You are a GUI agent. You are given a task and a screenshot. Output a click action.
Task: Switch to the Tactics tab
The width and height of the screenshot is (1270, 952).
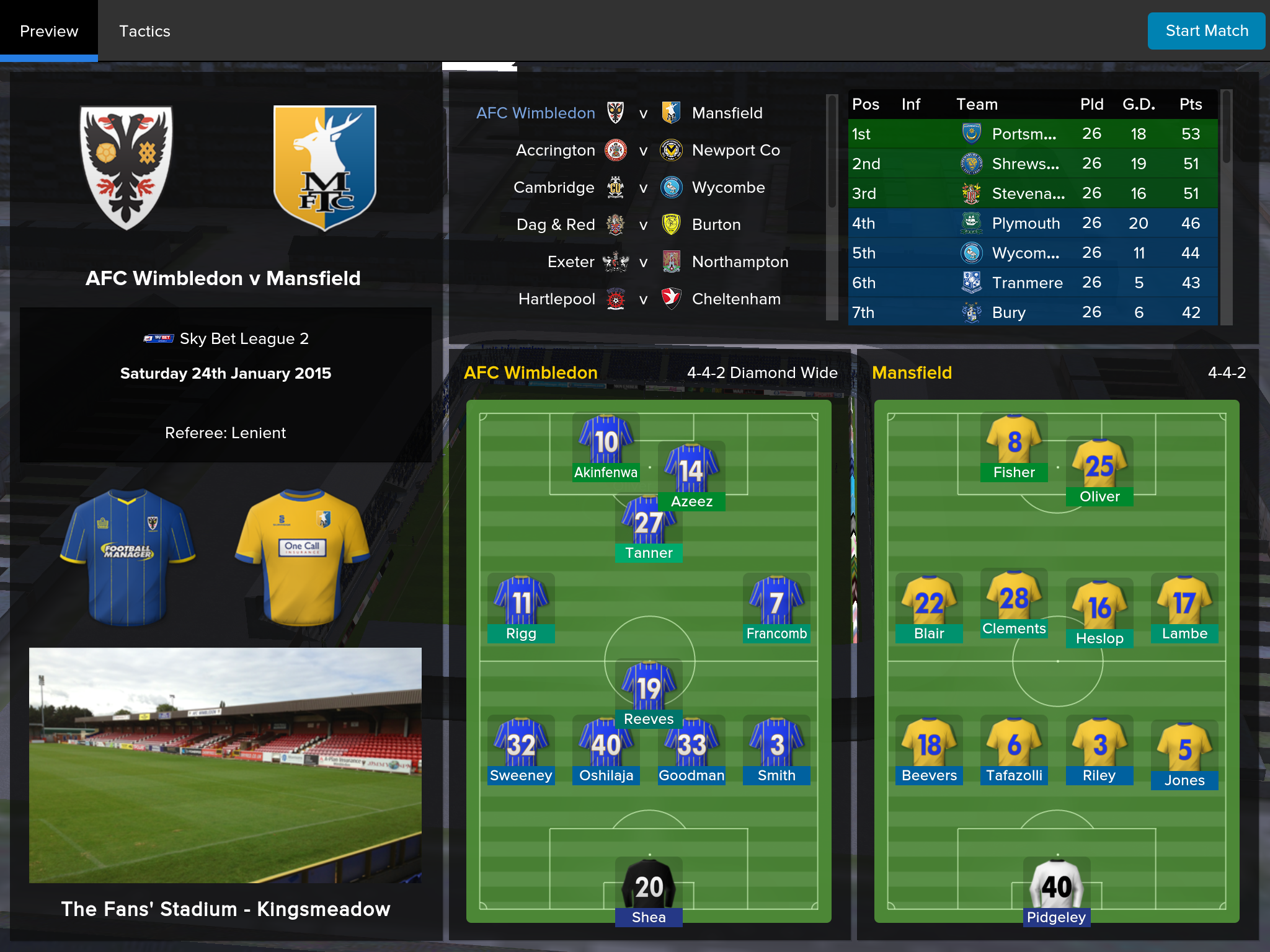click(144, 31)
